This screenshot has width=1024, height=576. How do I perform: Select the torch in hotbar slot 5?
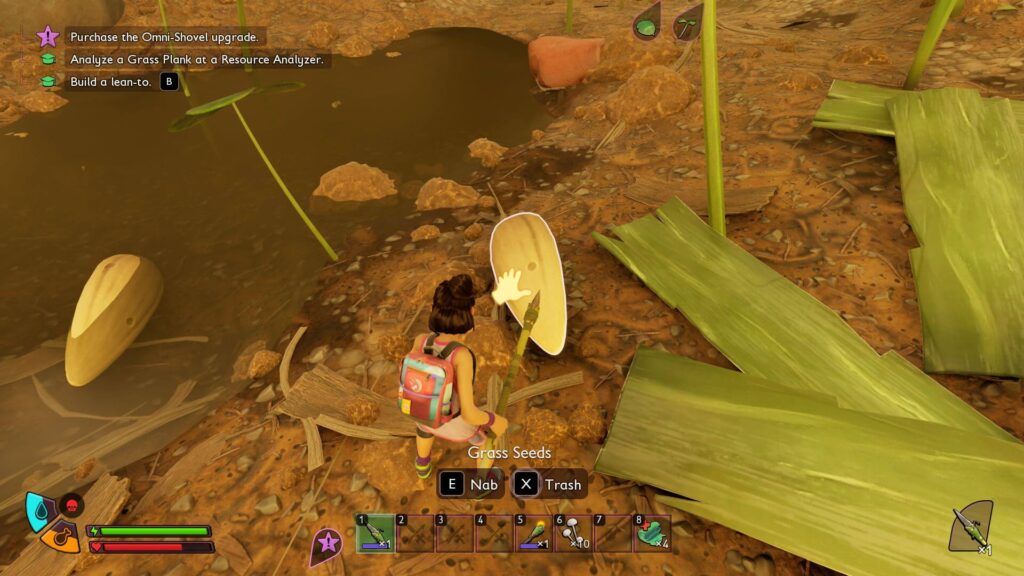pos(534,534)
